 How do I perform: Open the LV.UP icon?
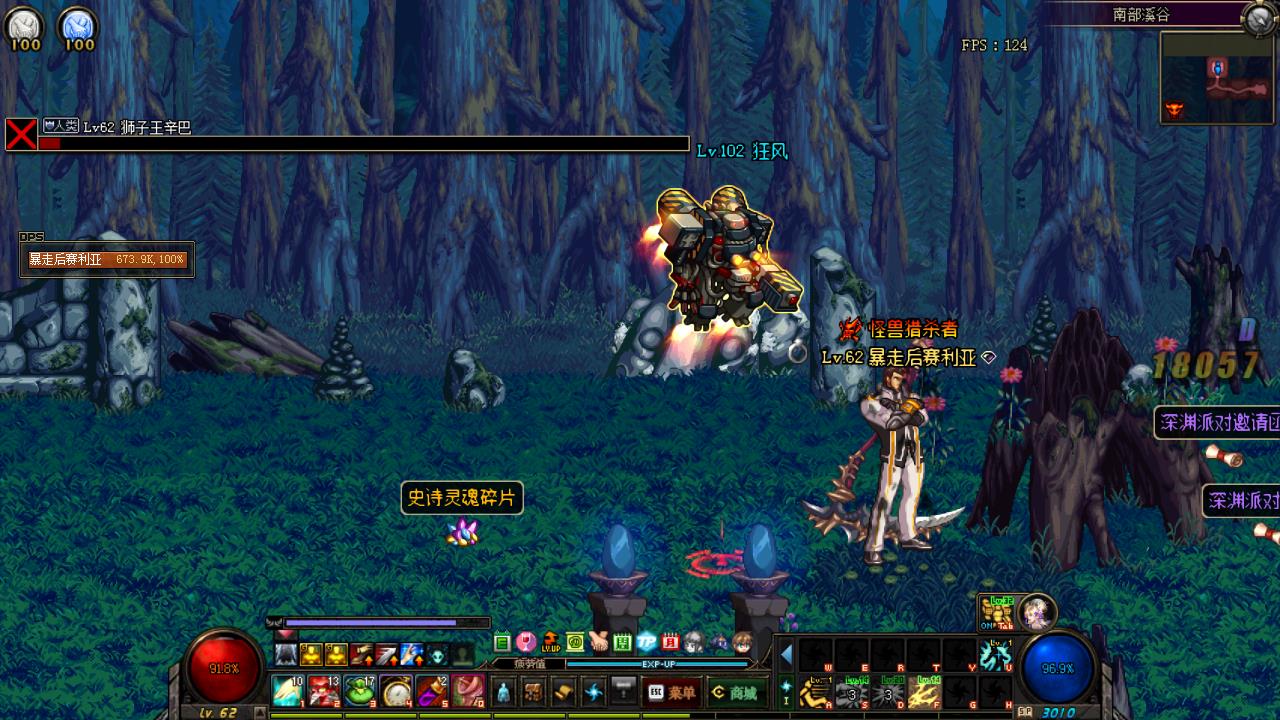(550, 642)
